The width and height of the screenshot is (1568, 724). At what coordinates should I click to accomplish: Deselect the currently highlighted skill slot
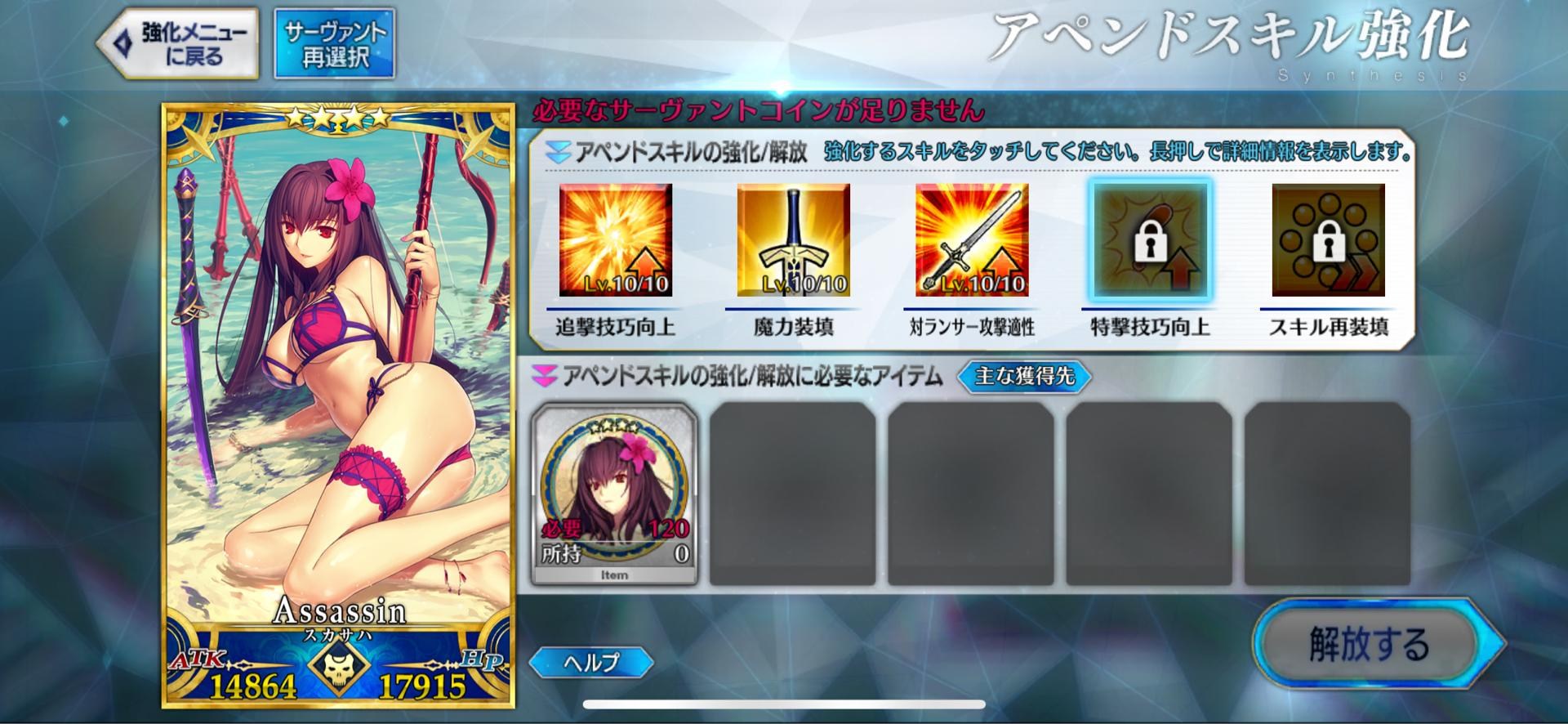point(1150,241)
